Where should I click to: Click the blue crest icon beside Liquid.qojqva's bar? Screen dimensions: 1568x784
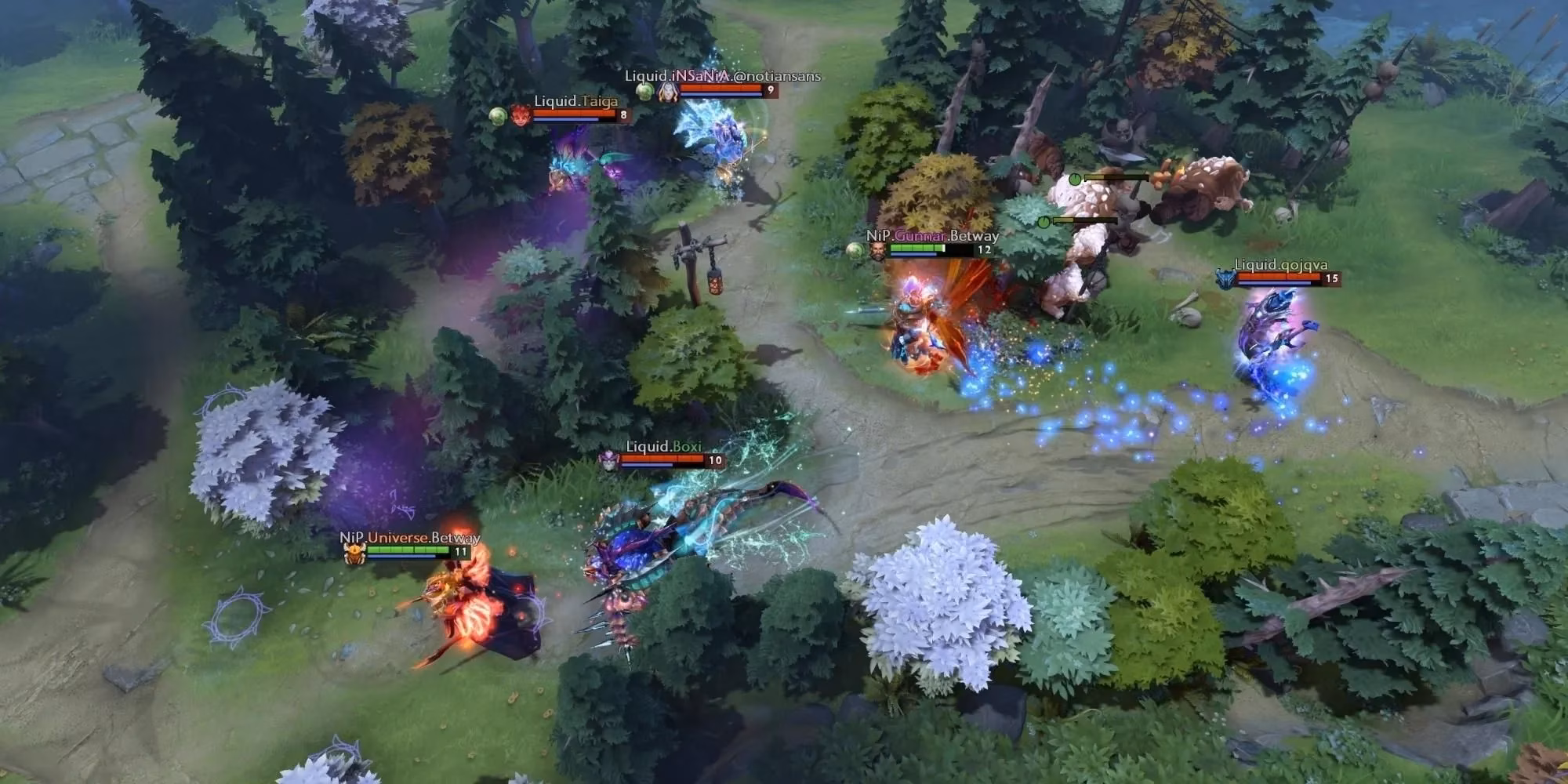pyautogui.click(x=1226, y=280)
